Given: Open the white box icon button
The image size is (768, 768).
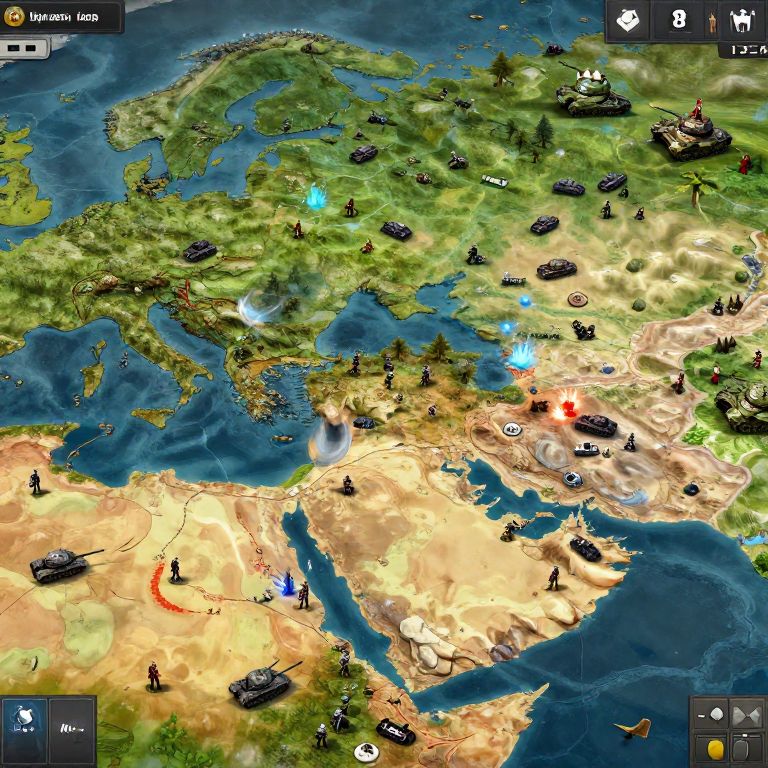Looking at the screenshot, I should [x=628, y=20].
